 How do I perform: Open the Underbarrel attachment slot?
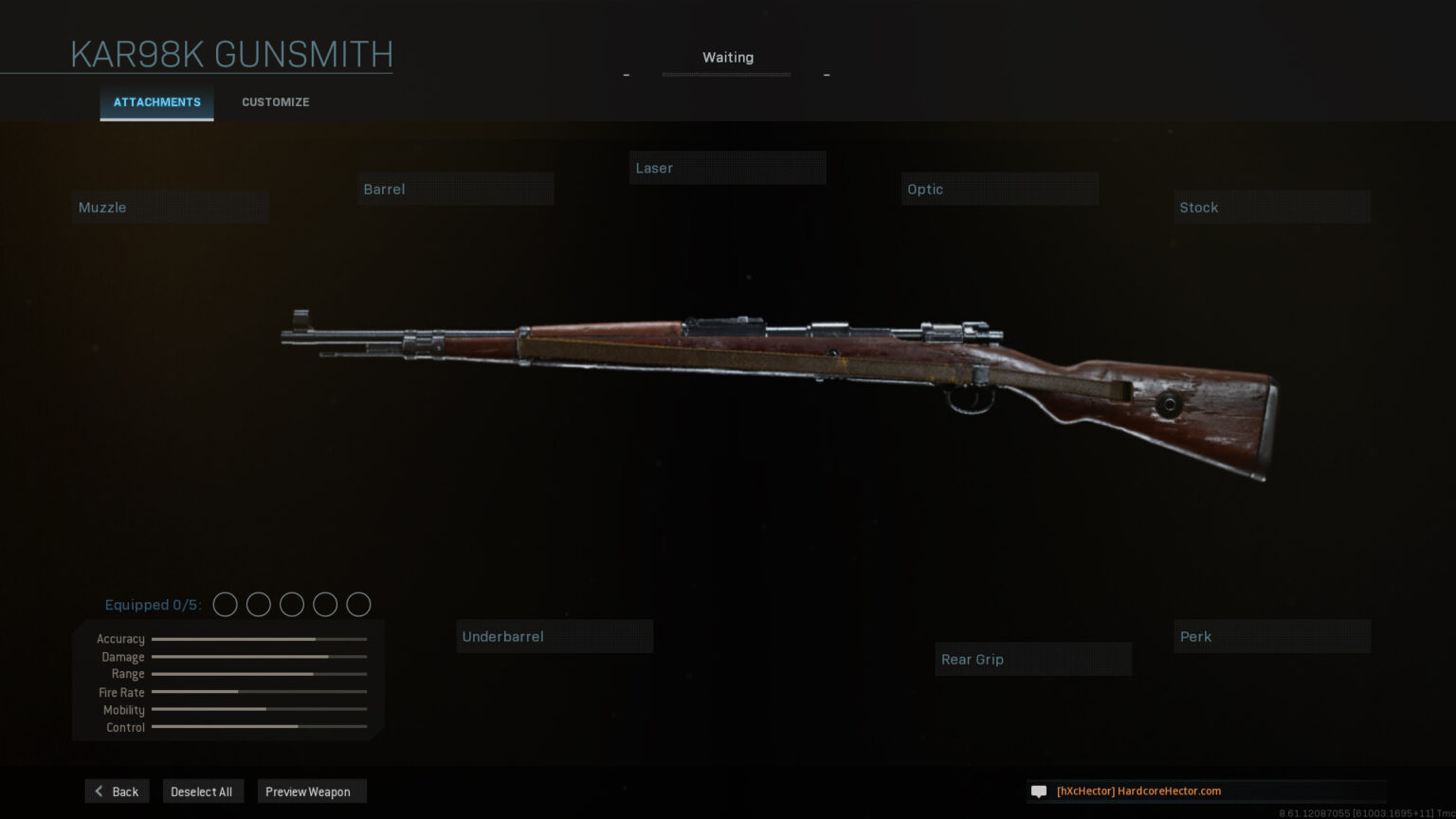555,636
